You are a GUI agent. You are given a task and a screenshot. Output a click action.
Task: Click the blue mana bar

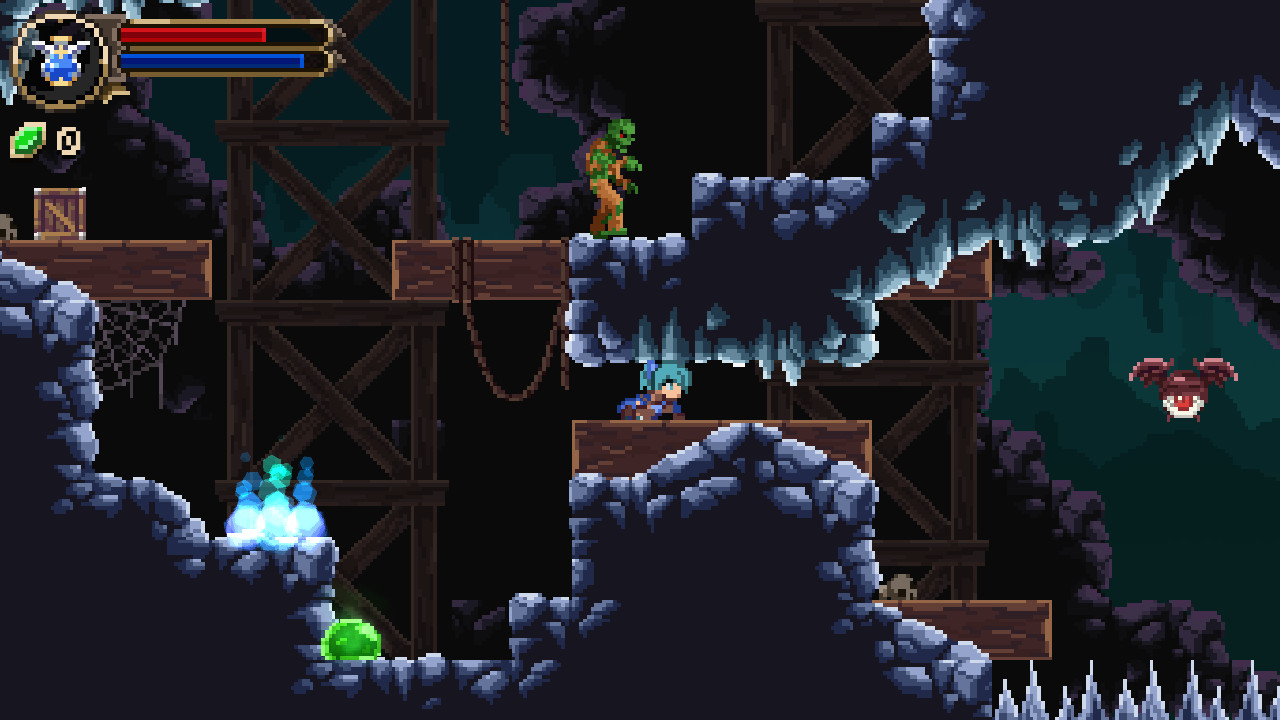210,60
